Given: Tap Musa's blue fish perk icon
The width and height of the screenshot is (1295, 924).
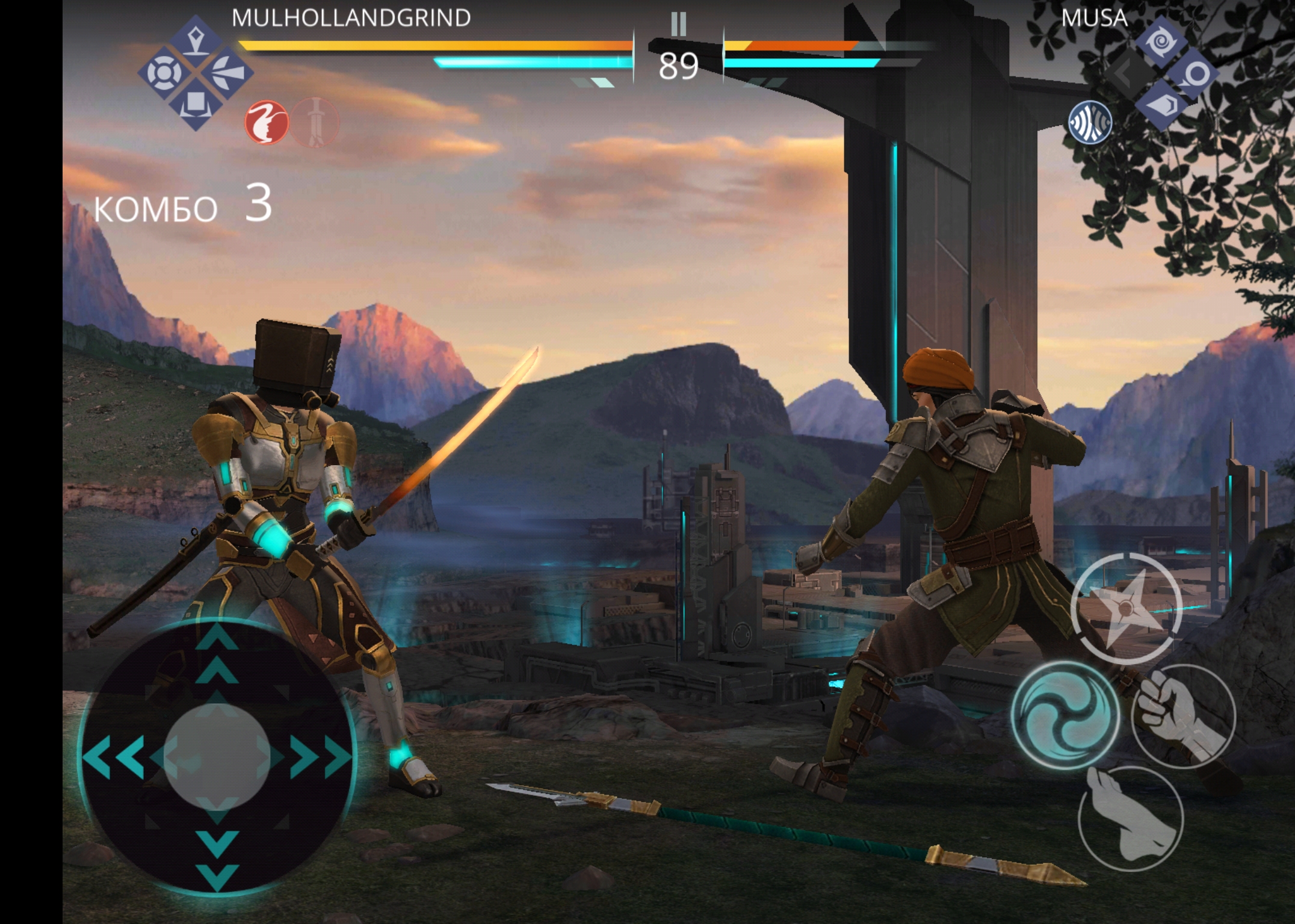Looking at the screenshot, I should click(1090, 122).
